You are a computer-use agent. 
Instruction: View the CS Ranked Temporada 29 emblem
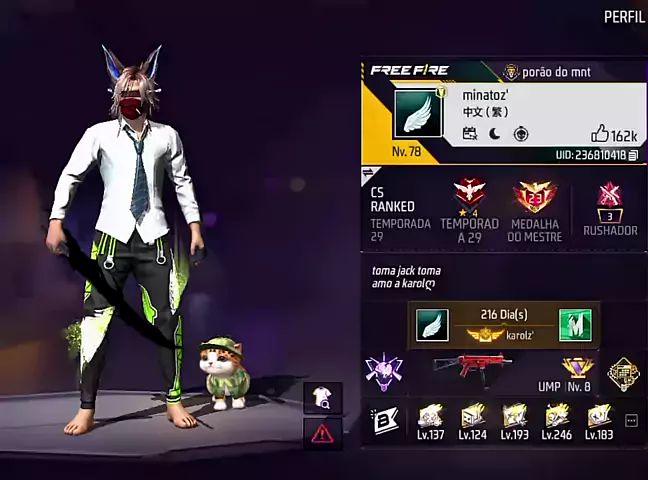click(470, 193)
